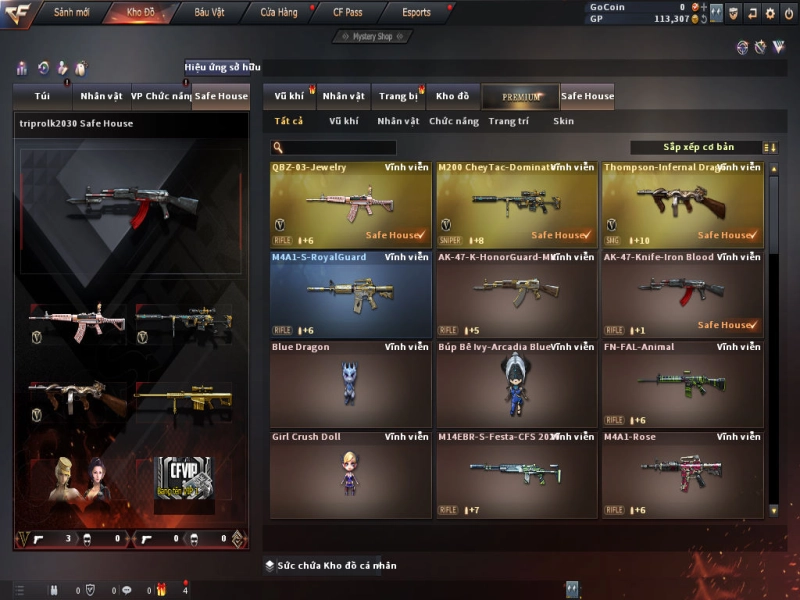The image size is (800, 600).
Task: Switch to the Túi bag tab
Action: click(x=41, y=96)
